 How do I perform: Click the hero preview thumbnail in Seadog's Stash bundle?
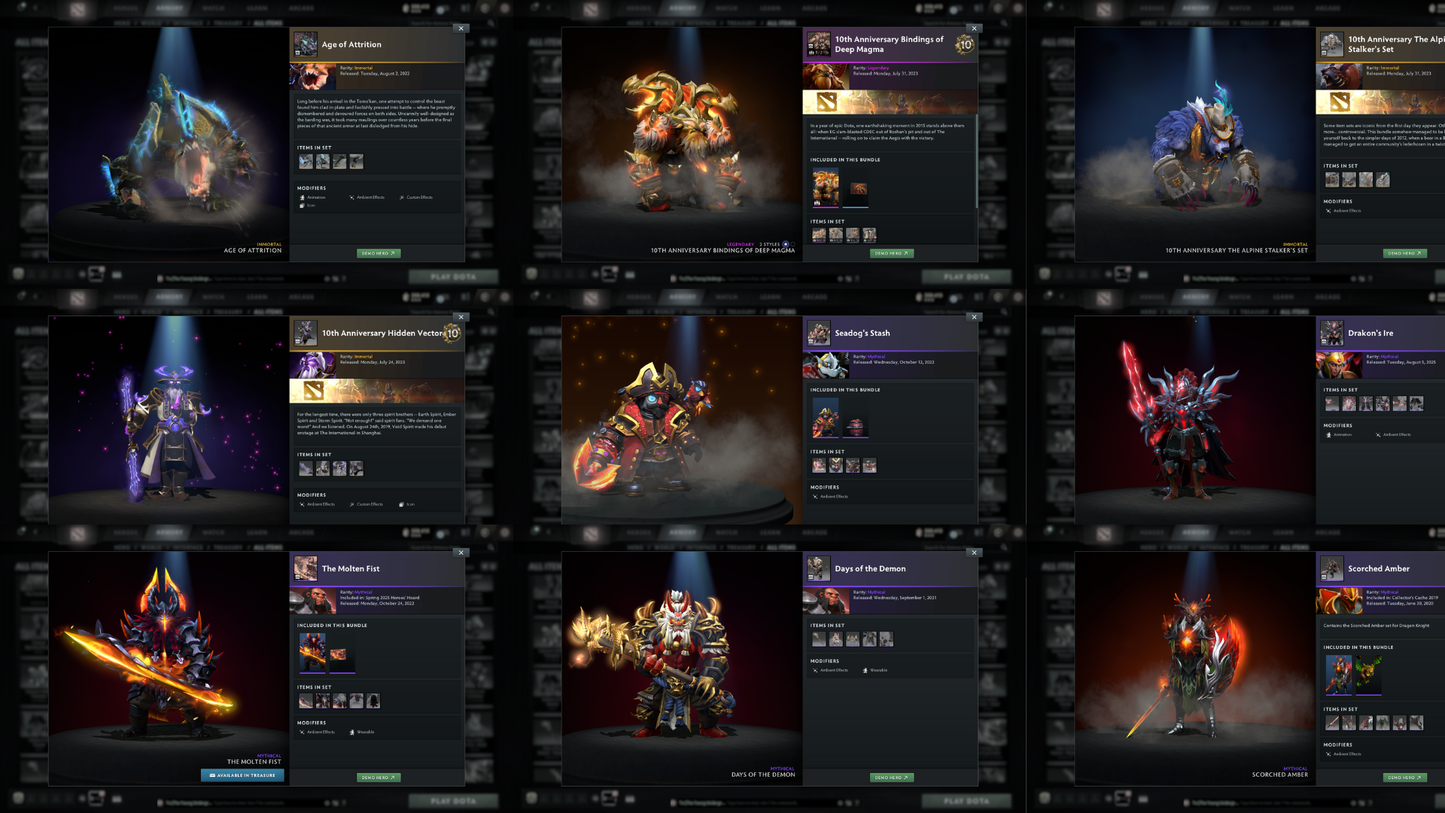[x=826, y=418]
